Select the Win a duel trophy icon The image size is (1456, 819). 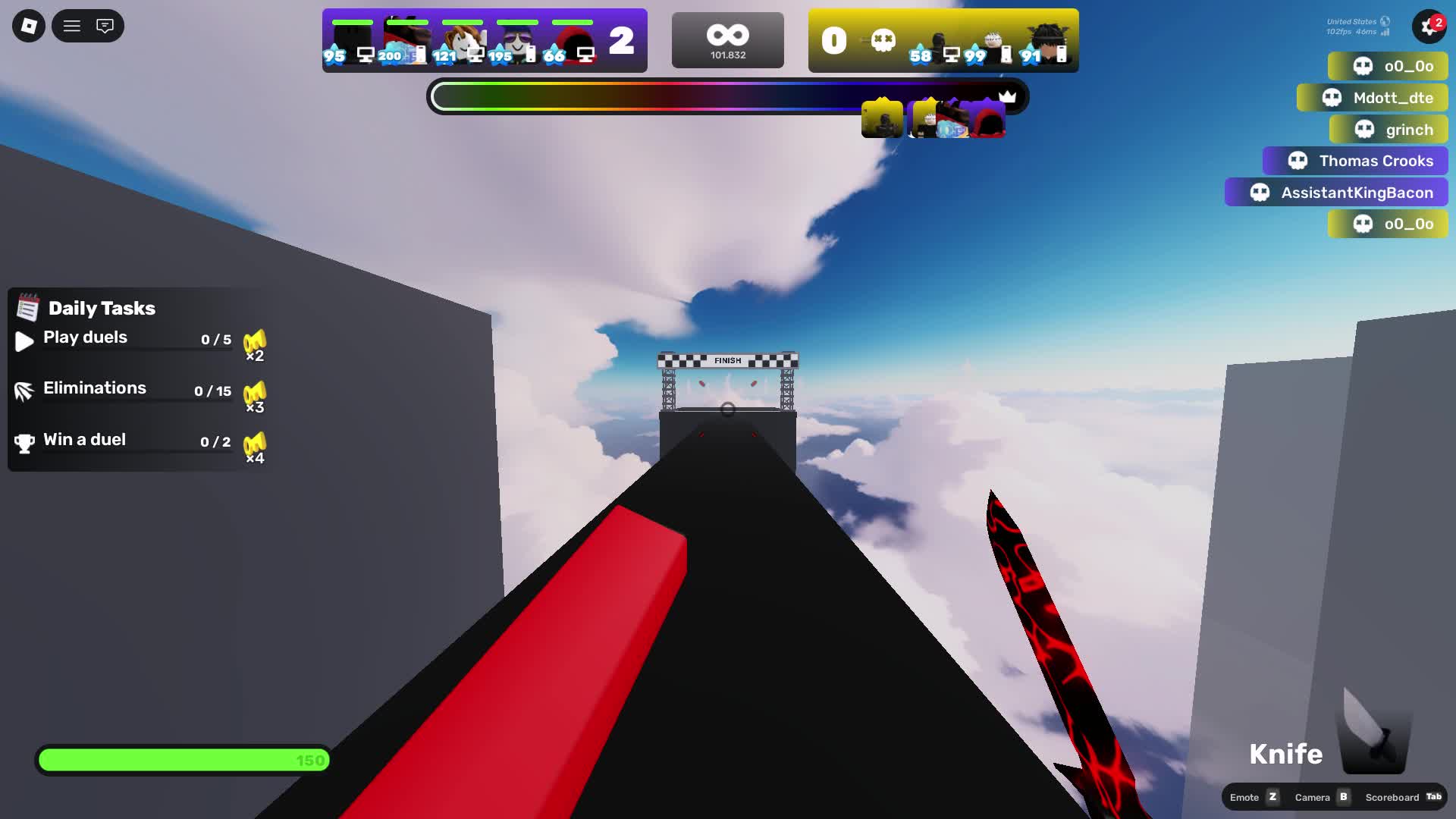(24, 441)
